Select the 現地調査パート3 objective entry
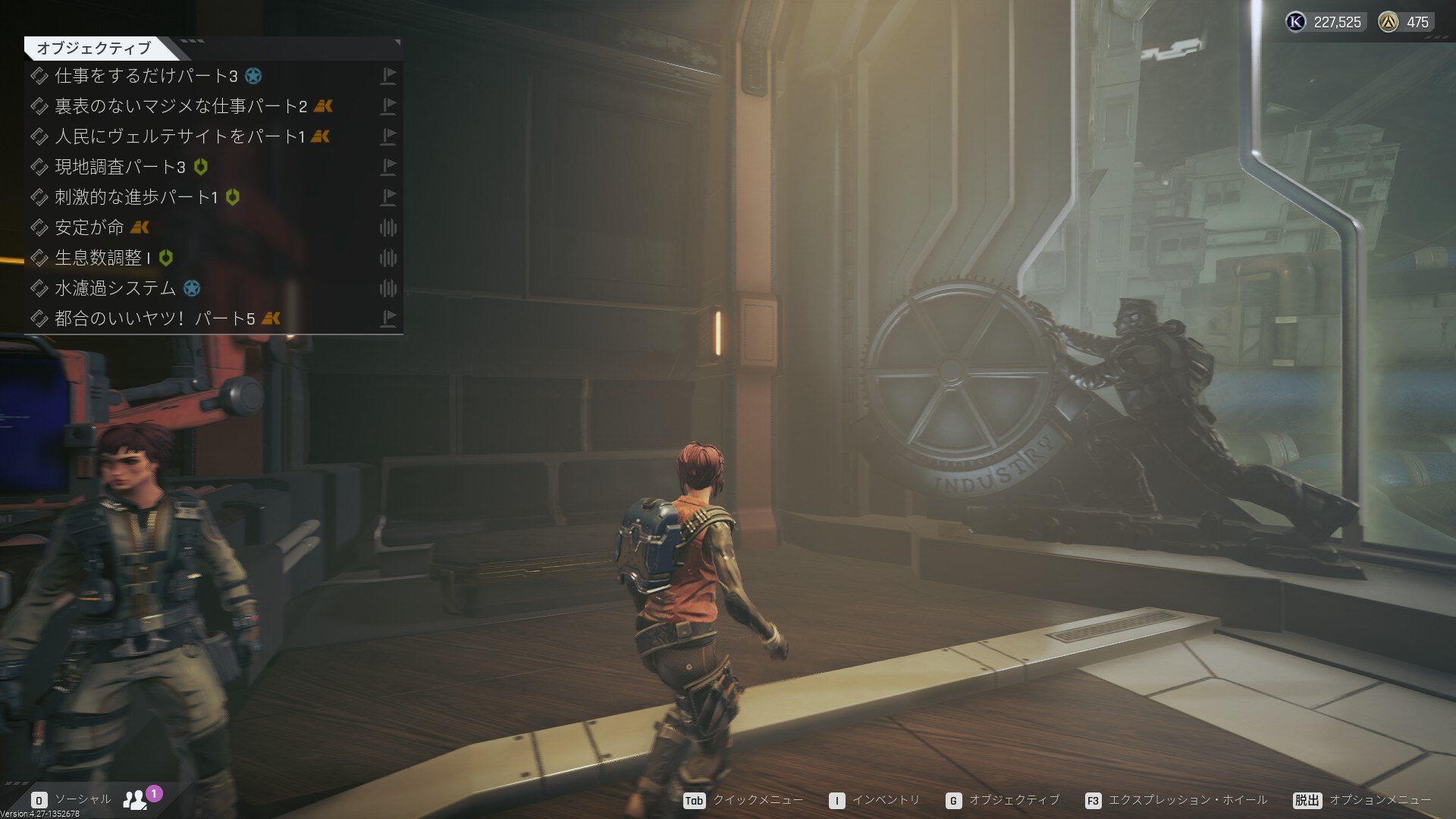This screenshot has height=819, width=1456. [120, 167]
